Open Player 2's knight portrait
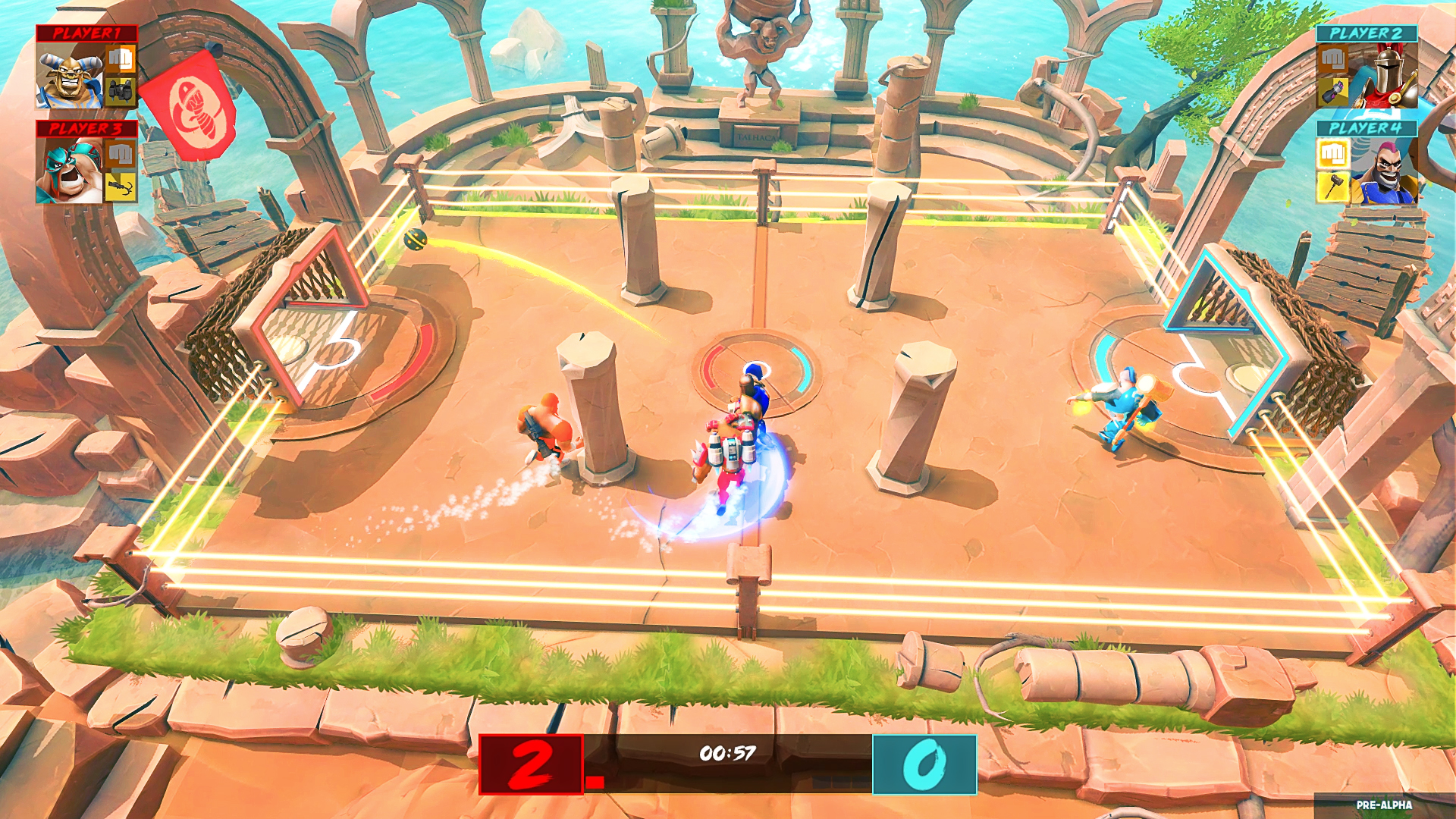1456x819 pixels. [x=1389, y=74]
